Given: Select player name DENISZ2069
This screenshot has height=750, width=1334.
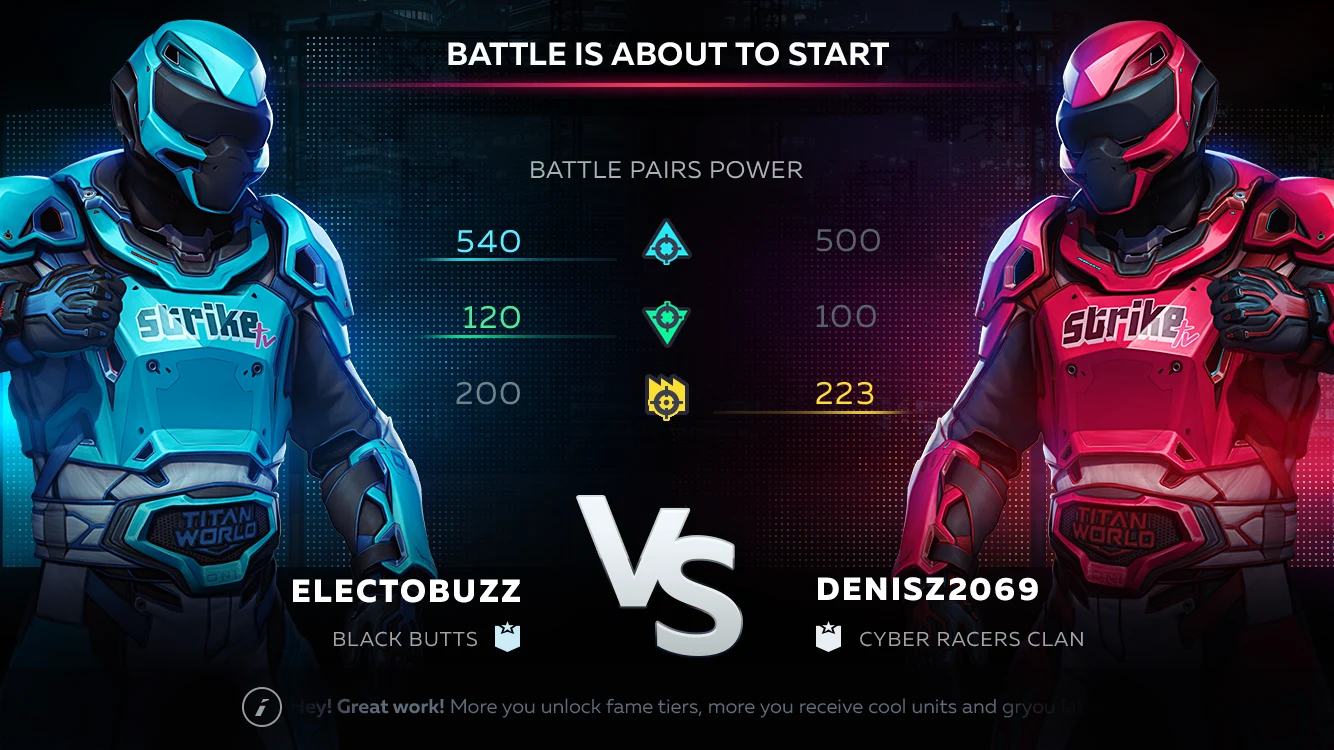Looking at the screenshot, I should coord(927,590).
